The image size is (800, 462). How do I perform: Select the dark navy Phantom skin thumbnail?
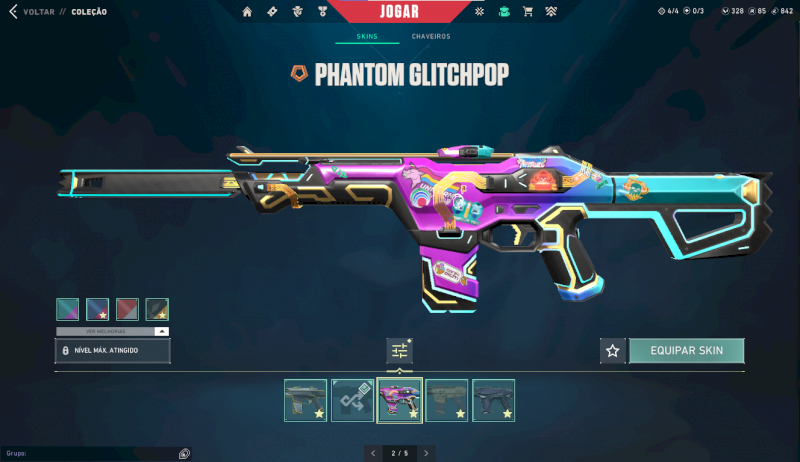(x=493, y=399)
